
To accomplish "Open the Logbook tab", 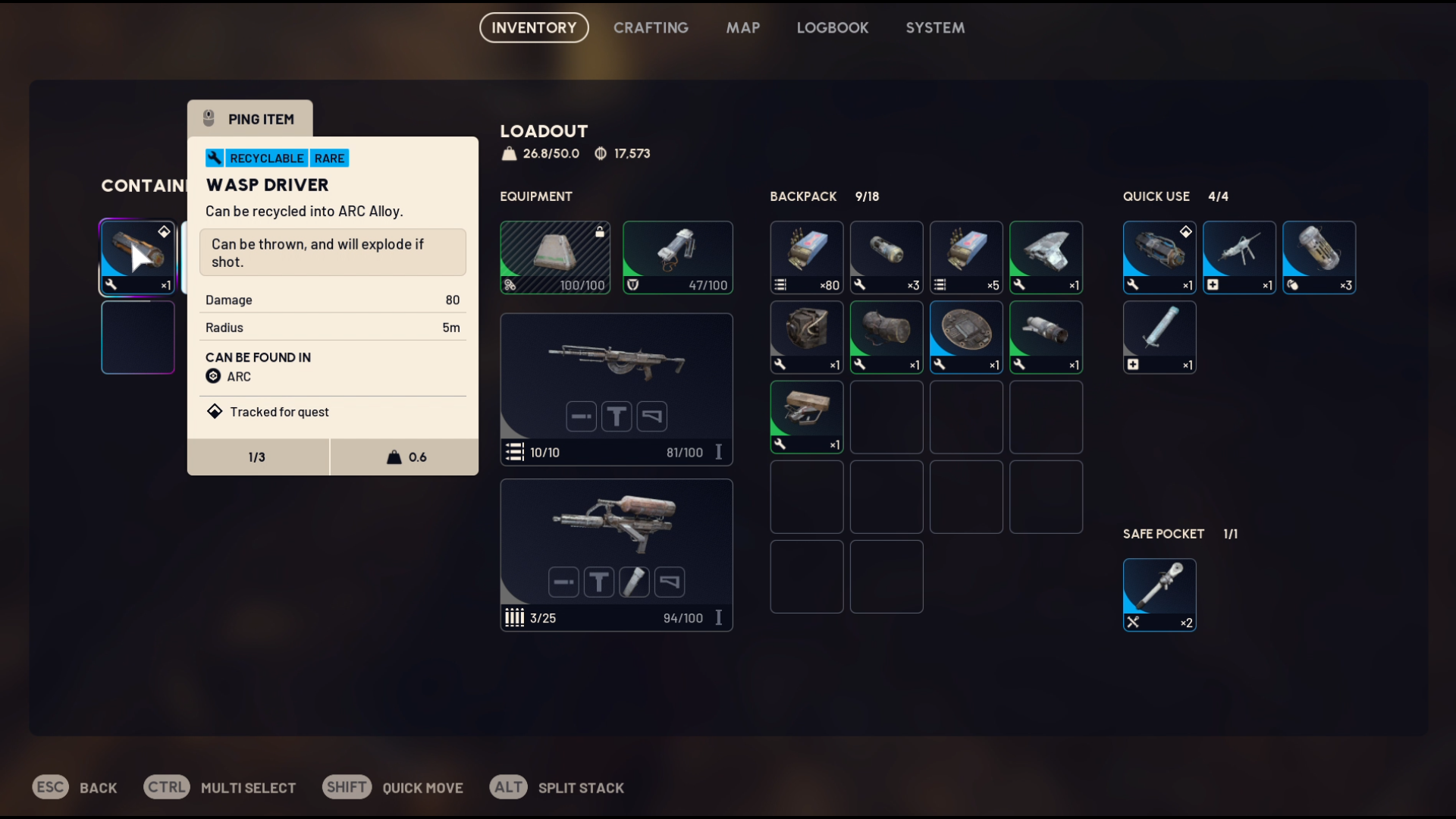I will (x=832, y=28).
